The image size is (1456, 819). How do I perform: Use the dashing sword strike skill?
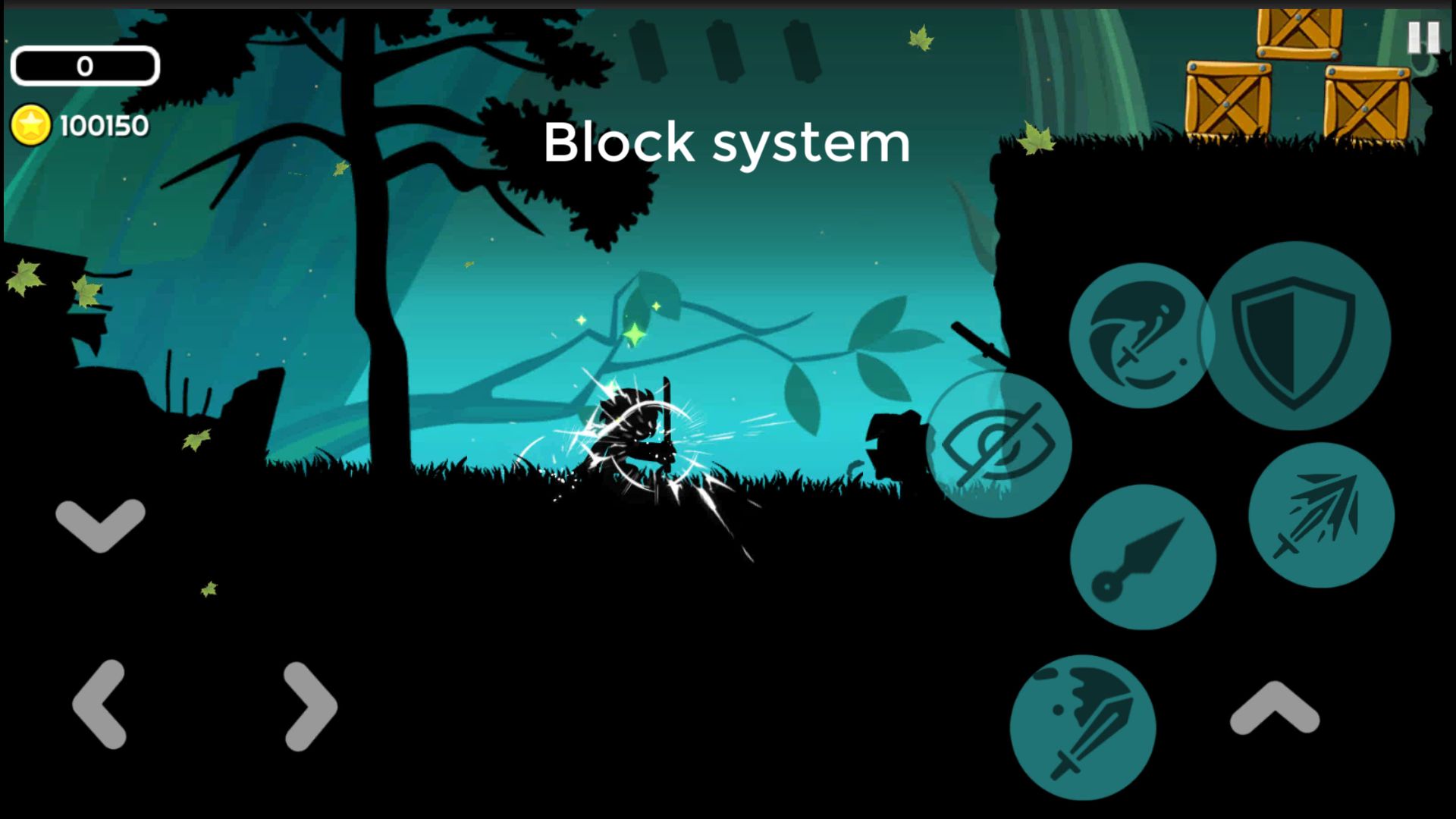(x=1321, y=515)
